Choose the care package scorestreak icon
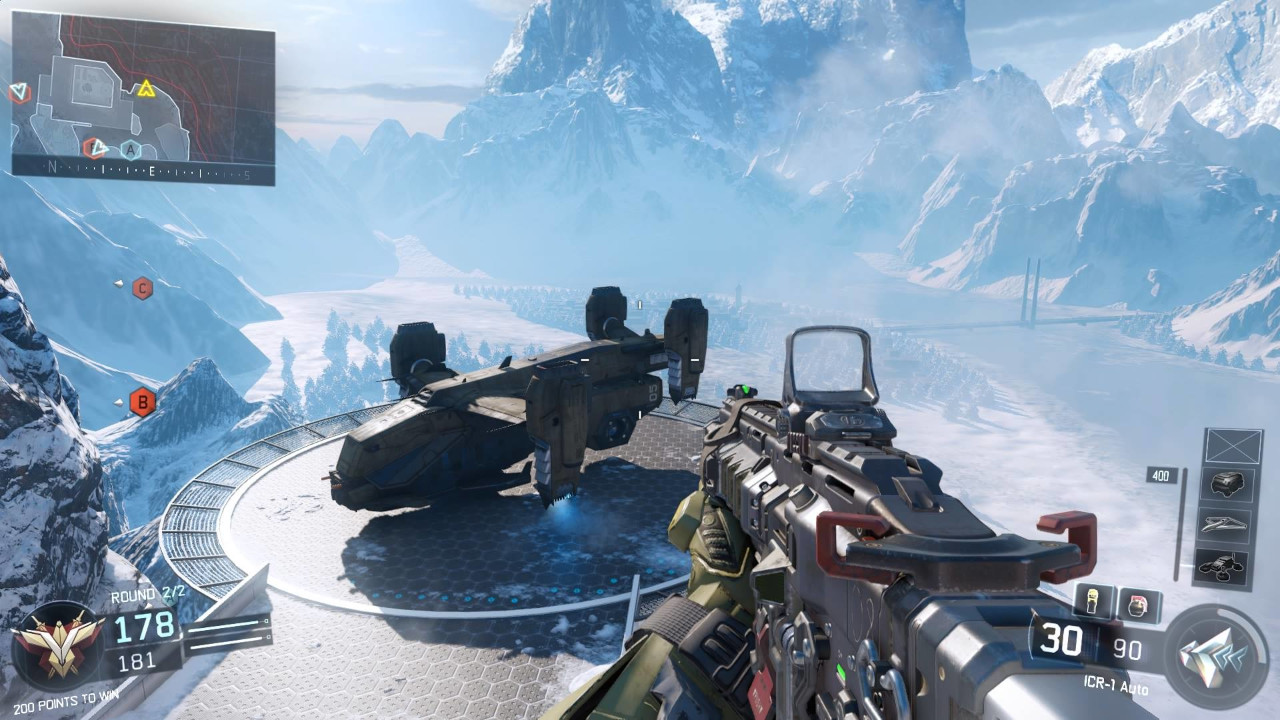The width and height of the screenshot is (1280, 720). click(1226, 485)
